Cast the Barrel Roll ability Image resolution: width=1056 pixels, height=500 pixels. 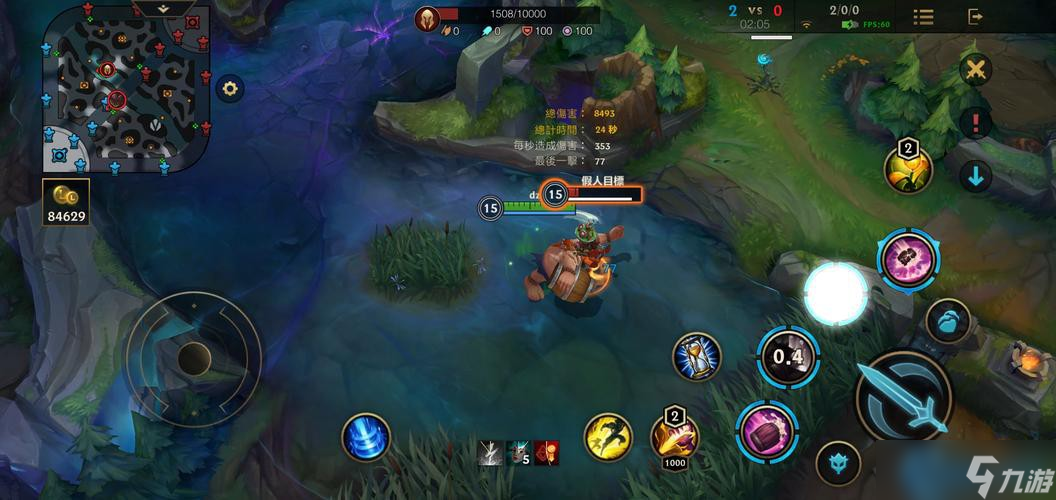tap(766, 431)
